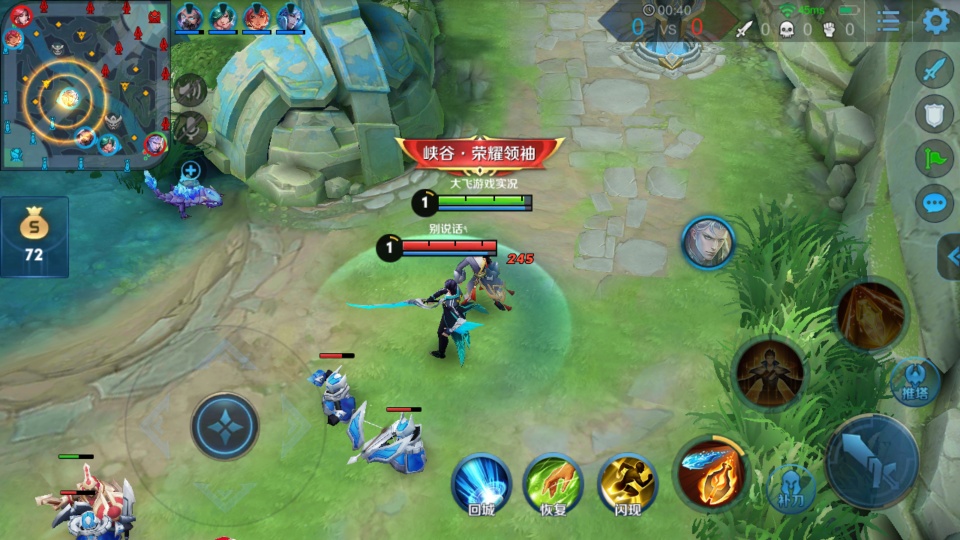Activate the golden crystal ultimate skill
Viewport: 960px width, 540px height.
[871, 314]
